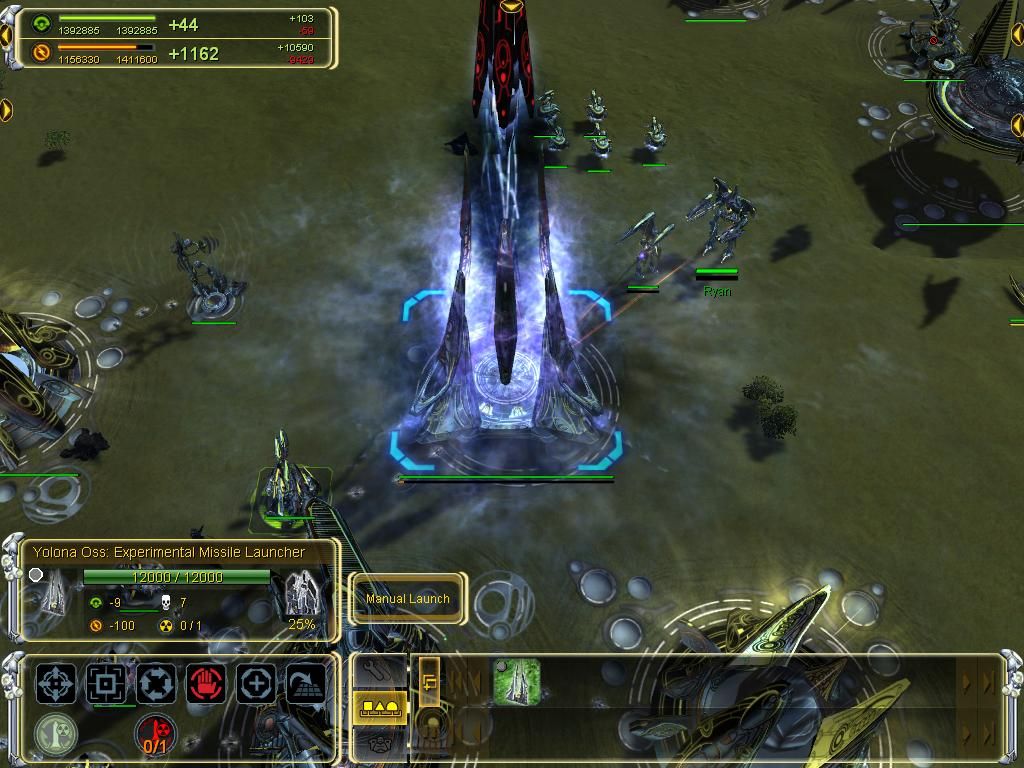Issue the Move order
Image resolution: width=1024 pixels, height=768 pixels.
click(56, 684)
